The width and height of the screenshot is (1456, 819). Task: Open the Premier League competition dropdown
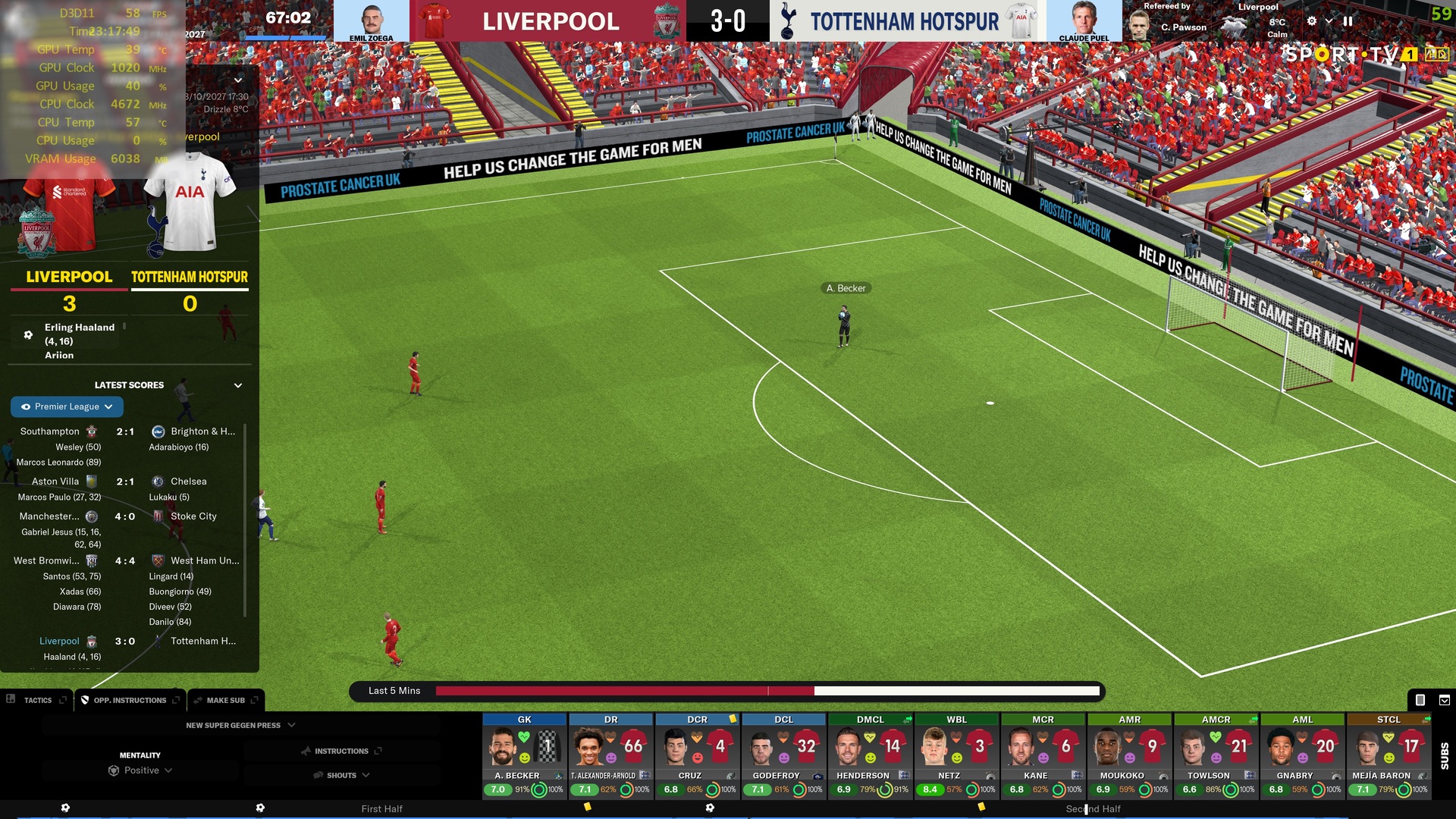(x=67, y=406)
